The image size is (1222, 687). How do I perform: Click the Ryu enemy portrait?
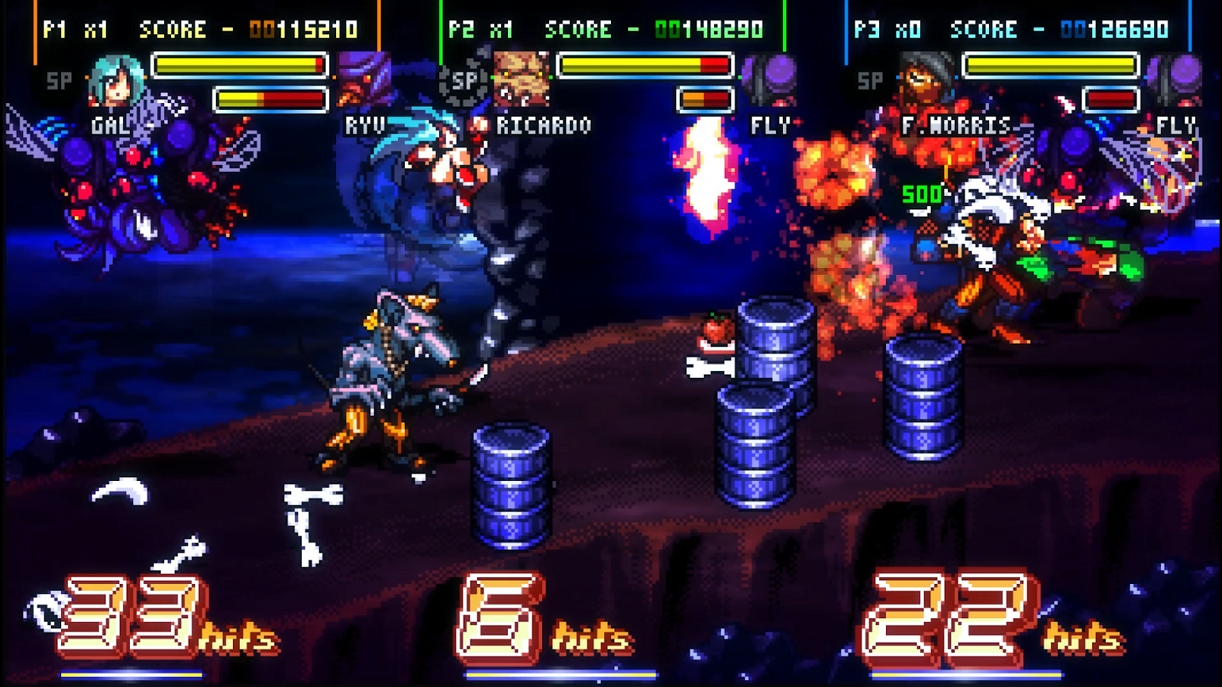[x=364, y=81]
